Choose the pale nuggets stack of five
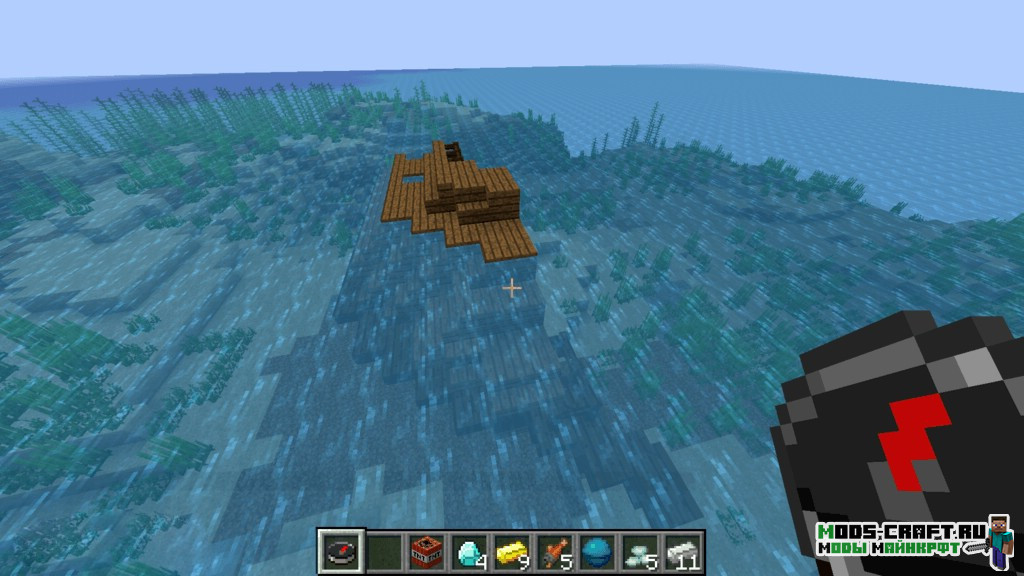 pos(638,551)
